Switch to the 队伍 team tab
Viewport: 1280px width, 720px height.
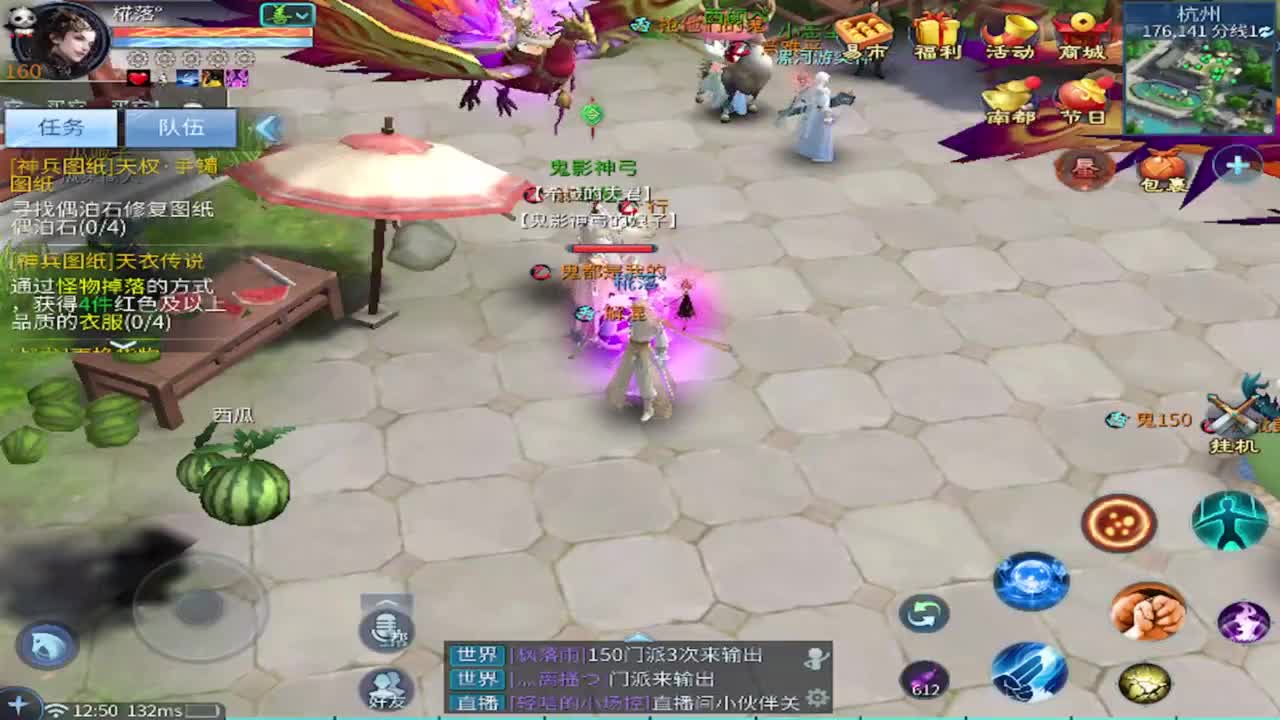pyautogui.click(x=180, y=127)
